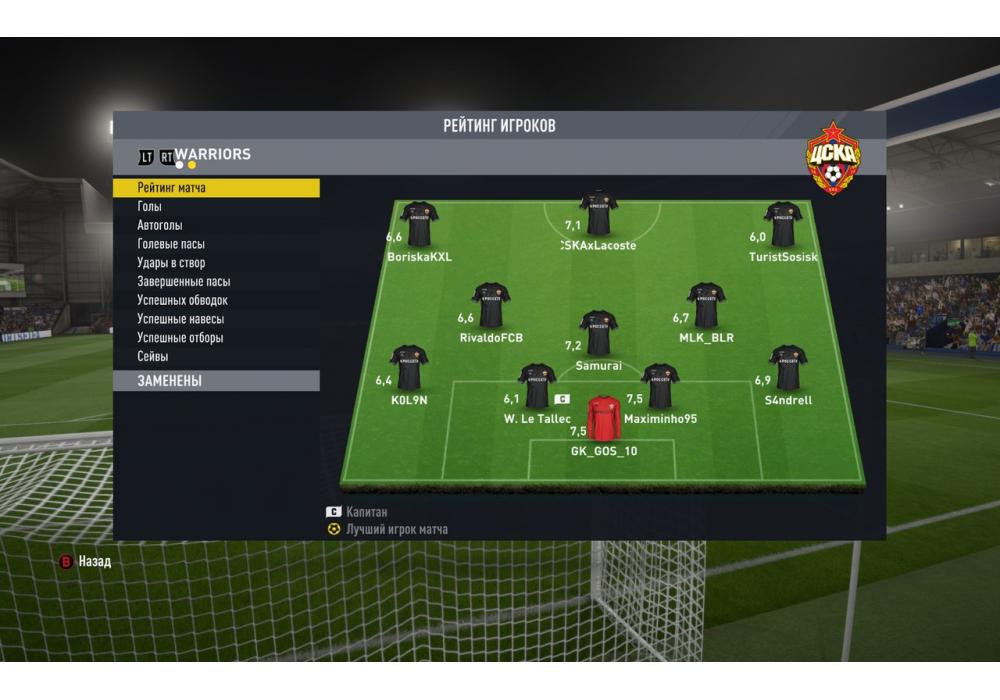Show Голевые пасы in the stat list
1000x700 pixels.
tap(171, 244)
